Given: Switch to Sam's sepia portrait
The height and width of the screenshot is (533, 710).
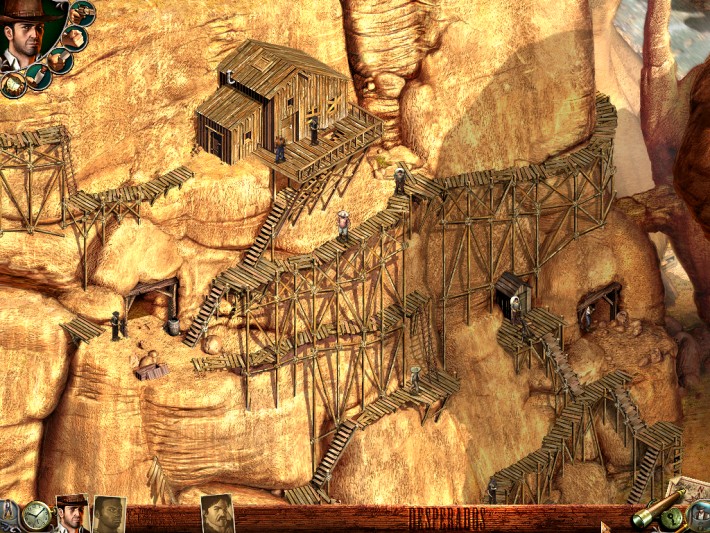Looking at the screenshot, I should (109, 514).
